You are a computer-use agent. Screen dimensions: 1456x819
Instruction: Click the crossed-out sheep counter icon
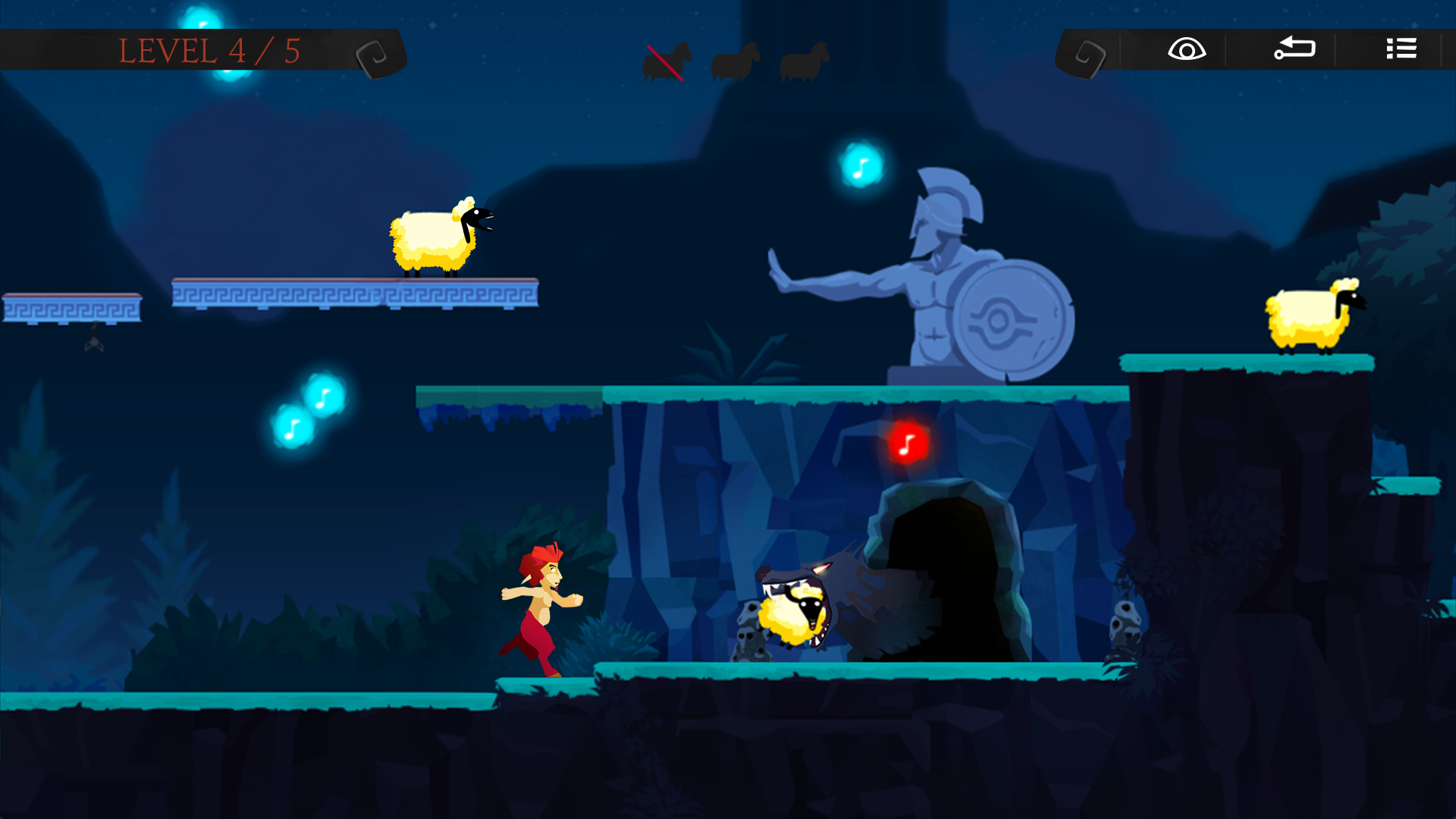point(666,61)
